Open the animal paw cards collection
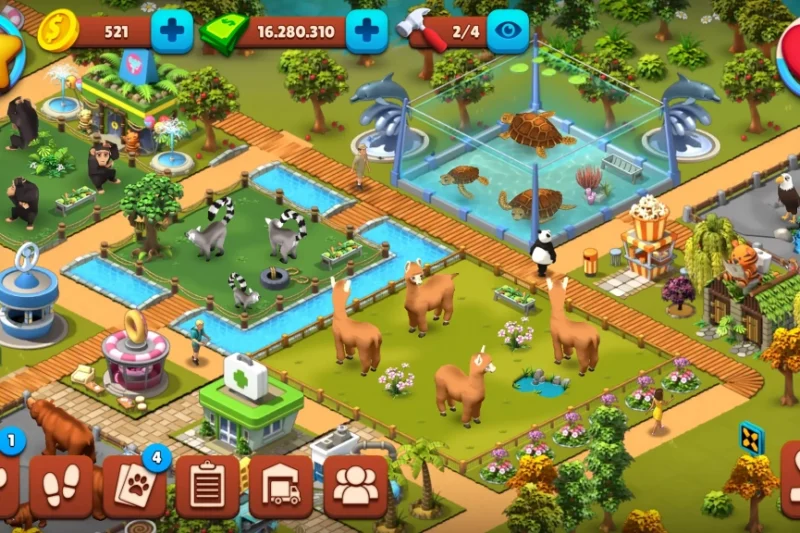The height and width of the screenshot is (533, 800). point(134,487)
